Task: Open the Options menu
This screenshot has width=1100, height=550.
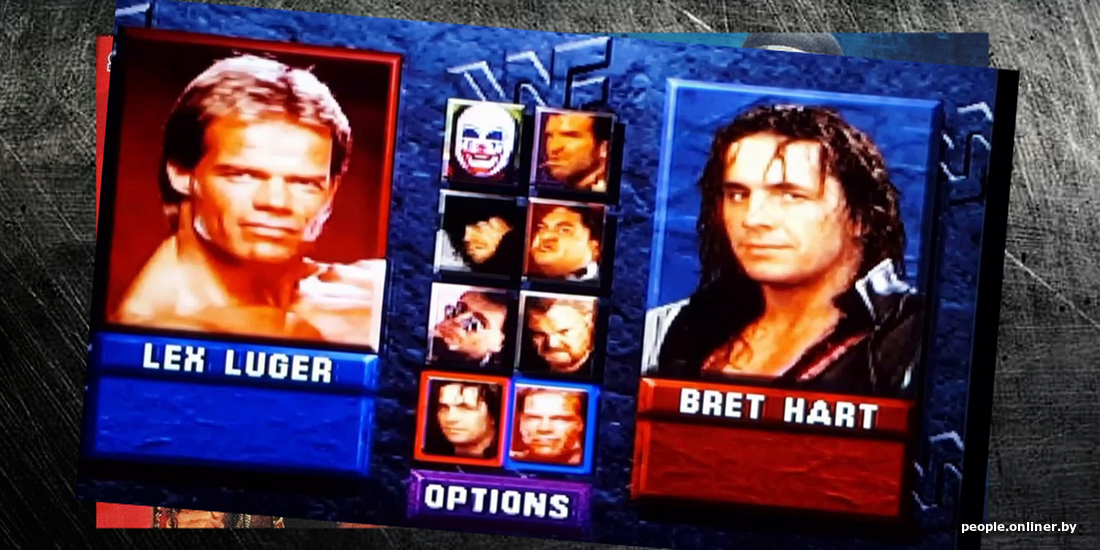Action: [x=498, y=501]
